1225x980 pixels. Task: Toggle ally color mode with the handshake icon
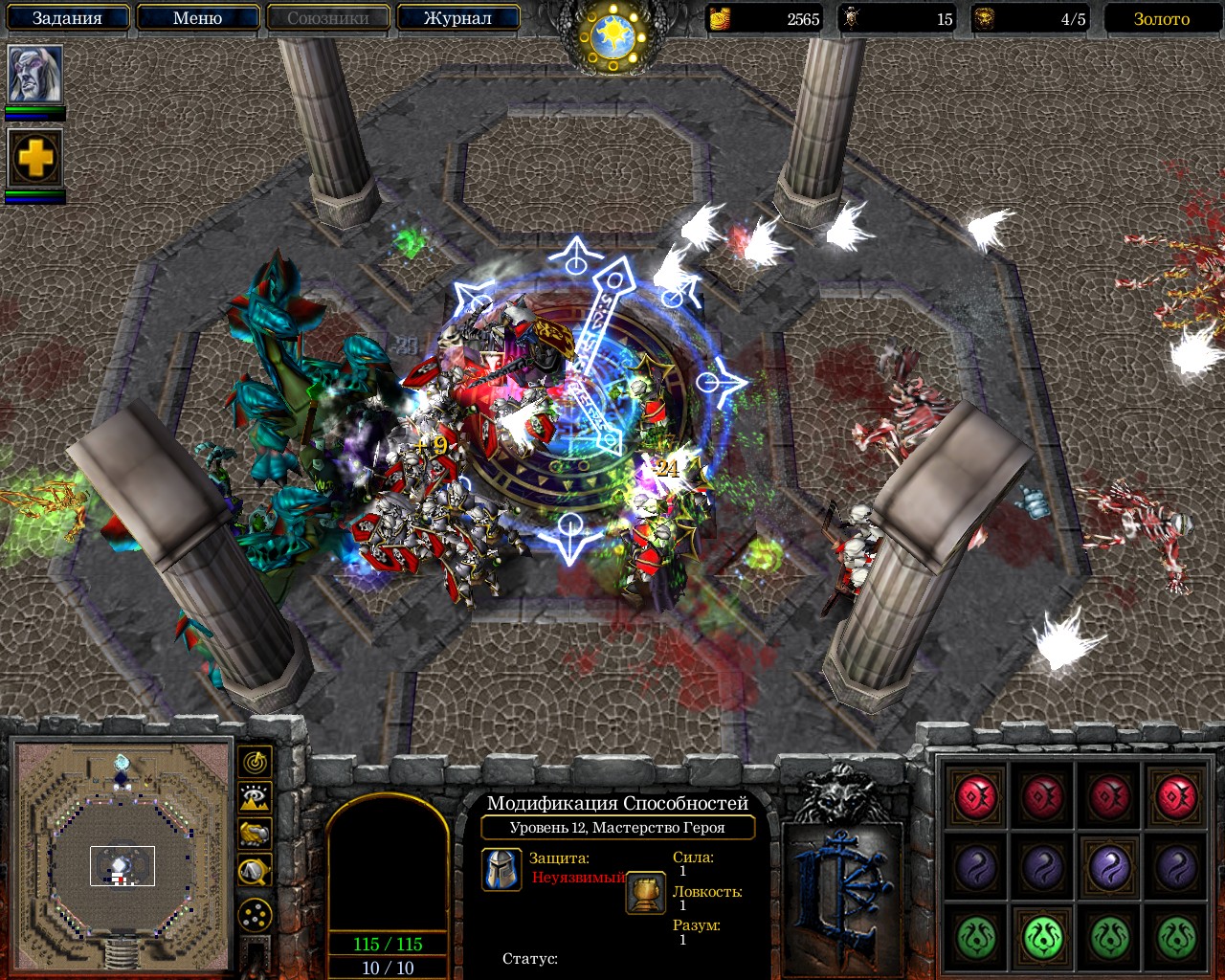click(255, 834)
